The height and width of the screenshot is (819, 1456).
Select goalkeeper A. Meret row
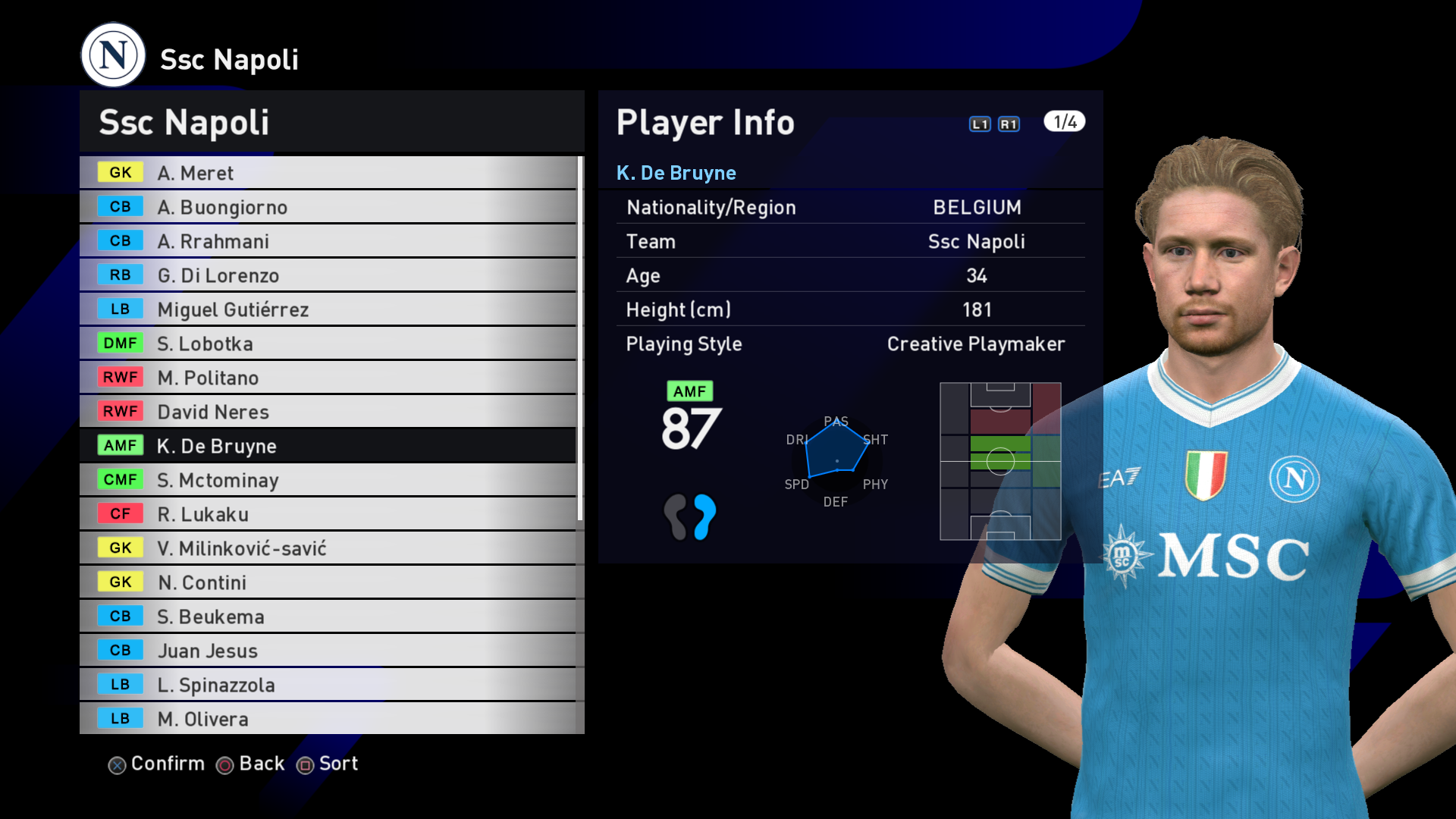tap(328, 173)
